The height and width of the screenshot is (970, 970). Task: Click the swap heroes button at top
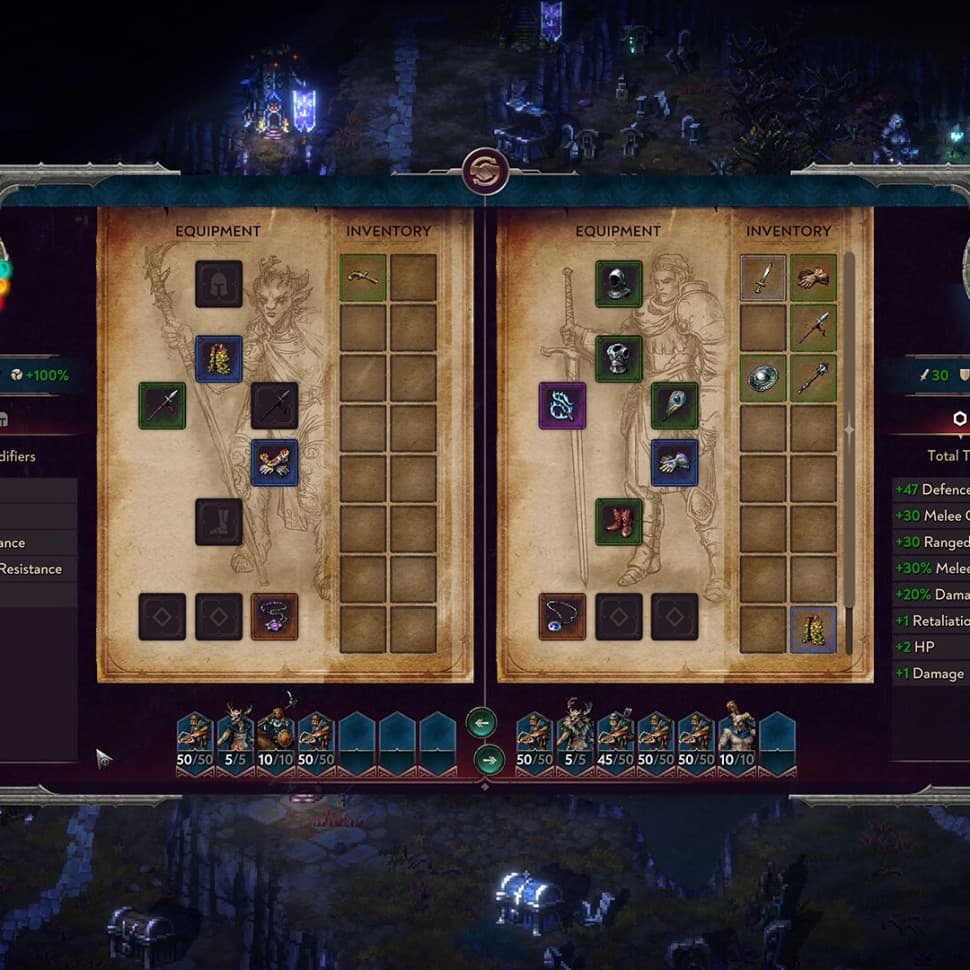[486, 171]
